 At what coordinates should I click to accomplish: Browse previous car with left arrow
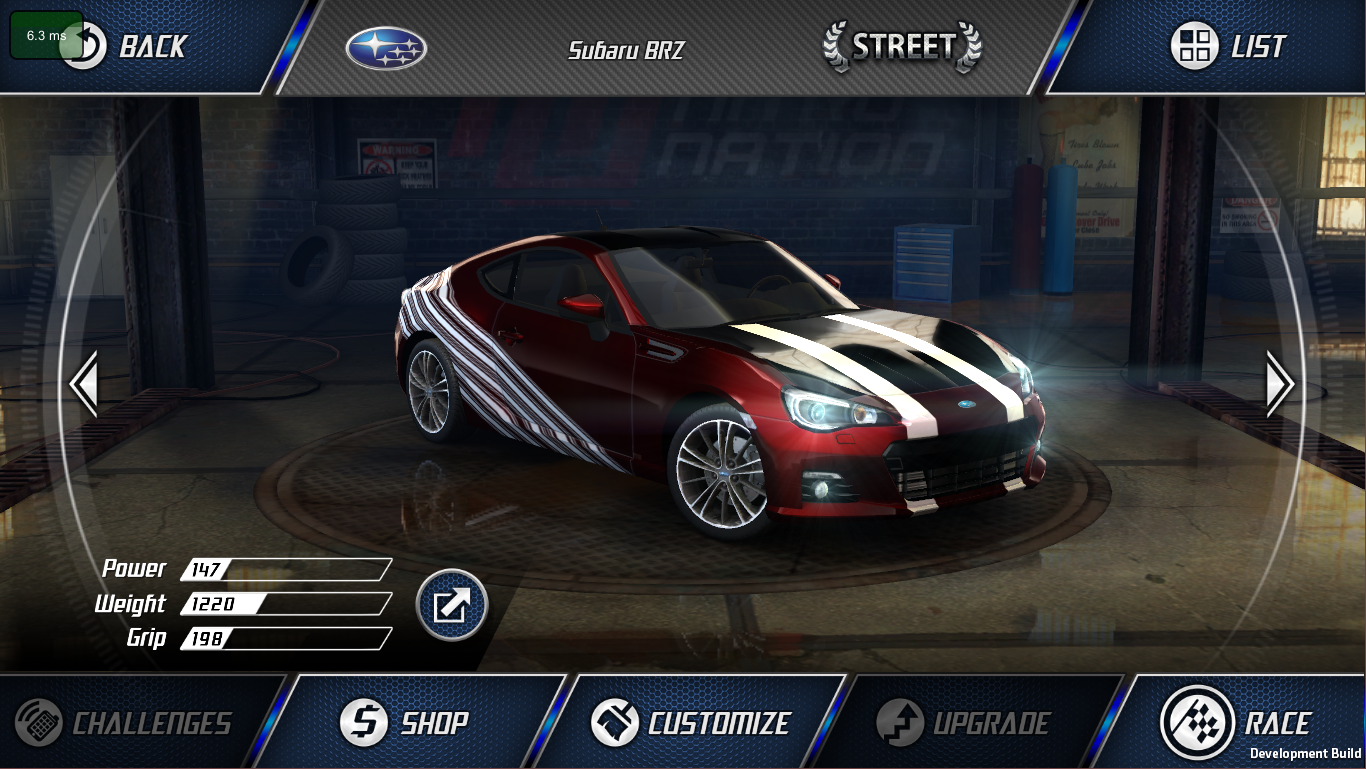click(84, 384)
